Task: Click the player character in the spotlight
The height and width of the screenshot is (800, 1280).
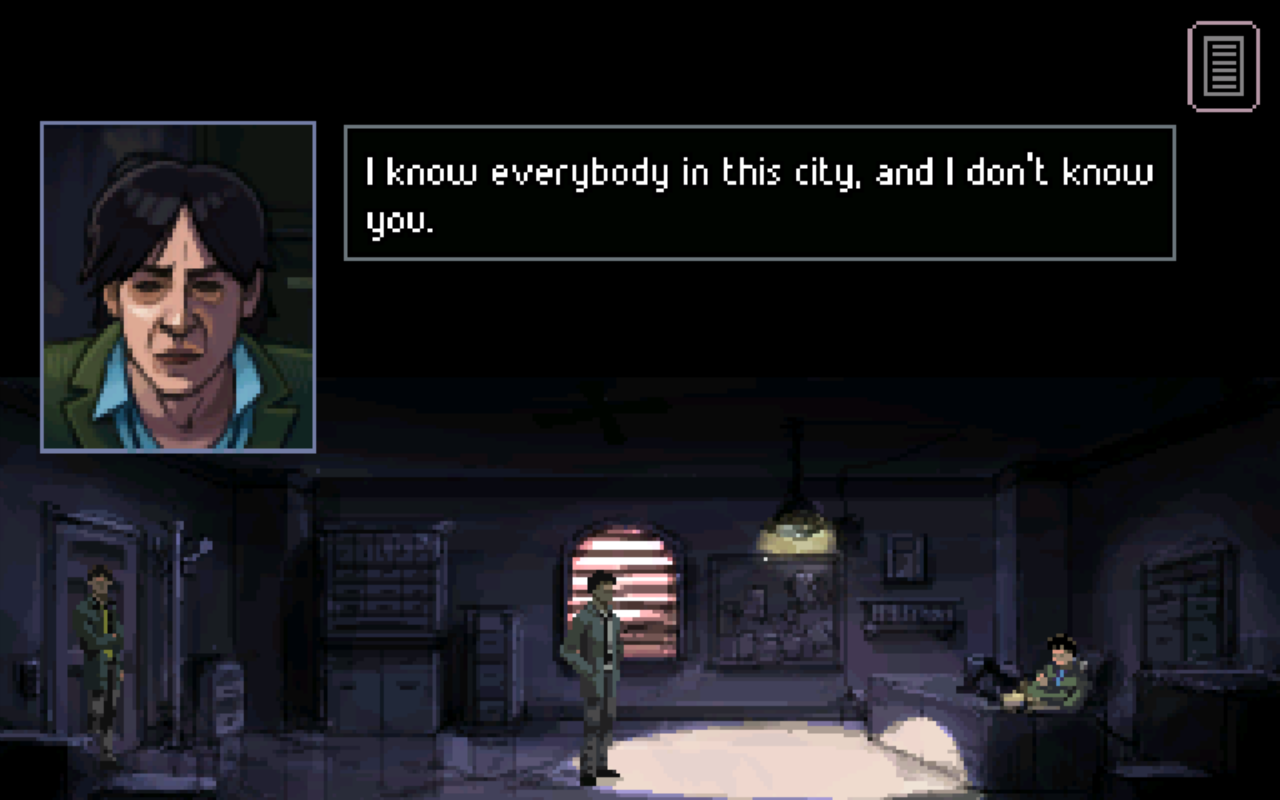Action: 597,670
